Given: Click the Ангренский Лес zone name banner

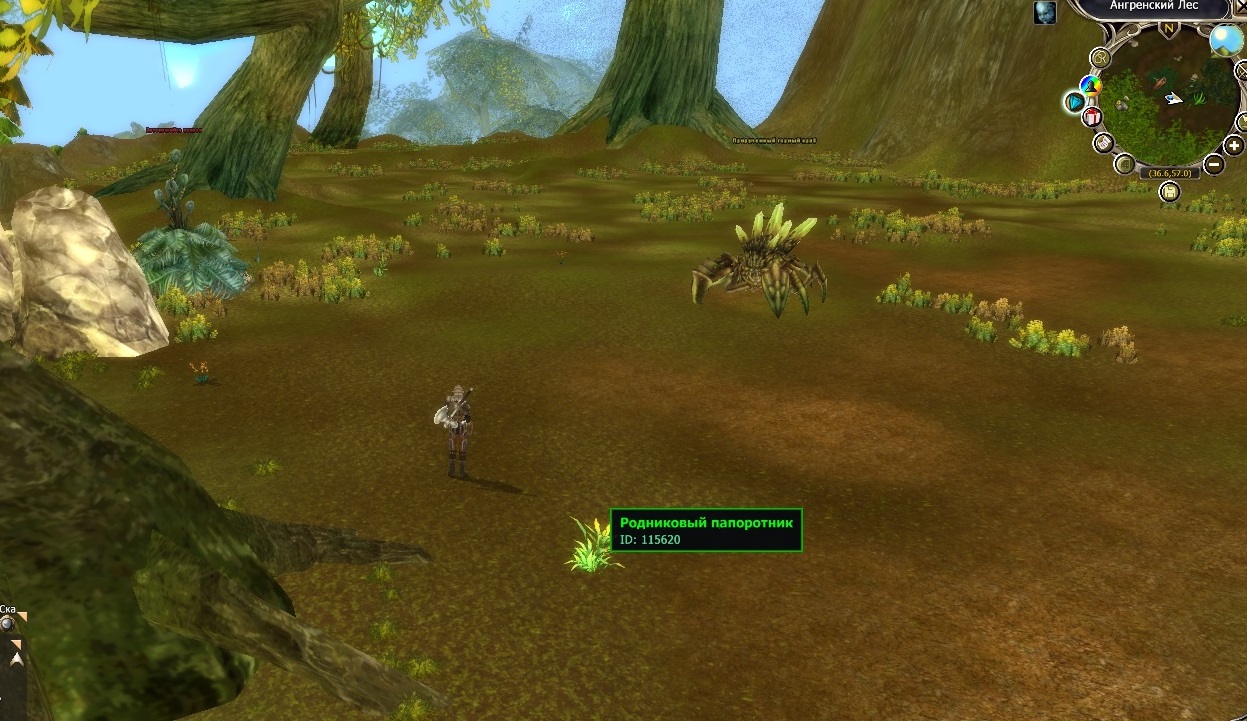Looking at the screenshot, I should click(x=1153, y=7).
